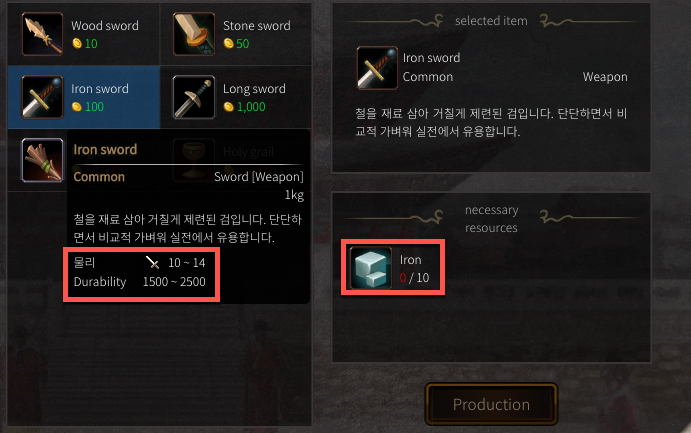Select the bundled arrows item slot

43,160
